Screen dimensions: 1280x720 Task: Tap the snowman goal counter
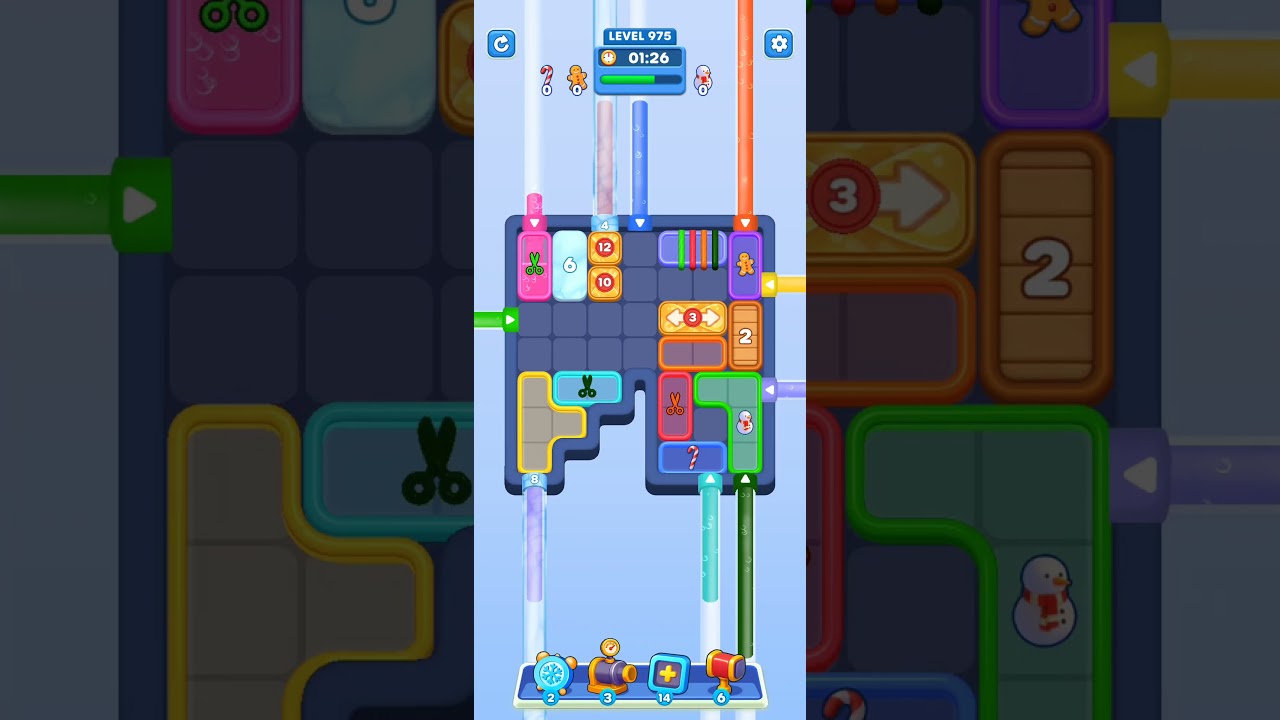click(703, 80)
